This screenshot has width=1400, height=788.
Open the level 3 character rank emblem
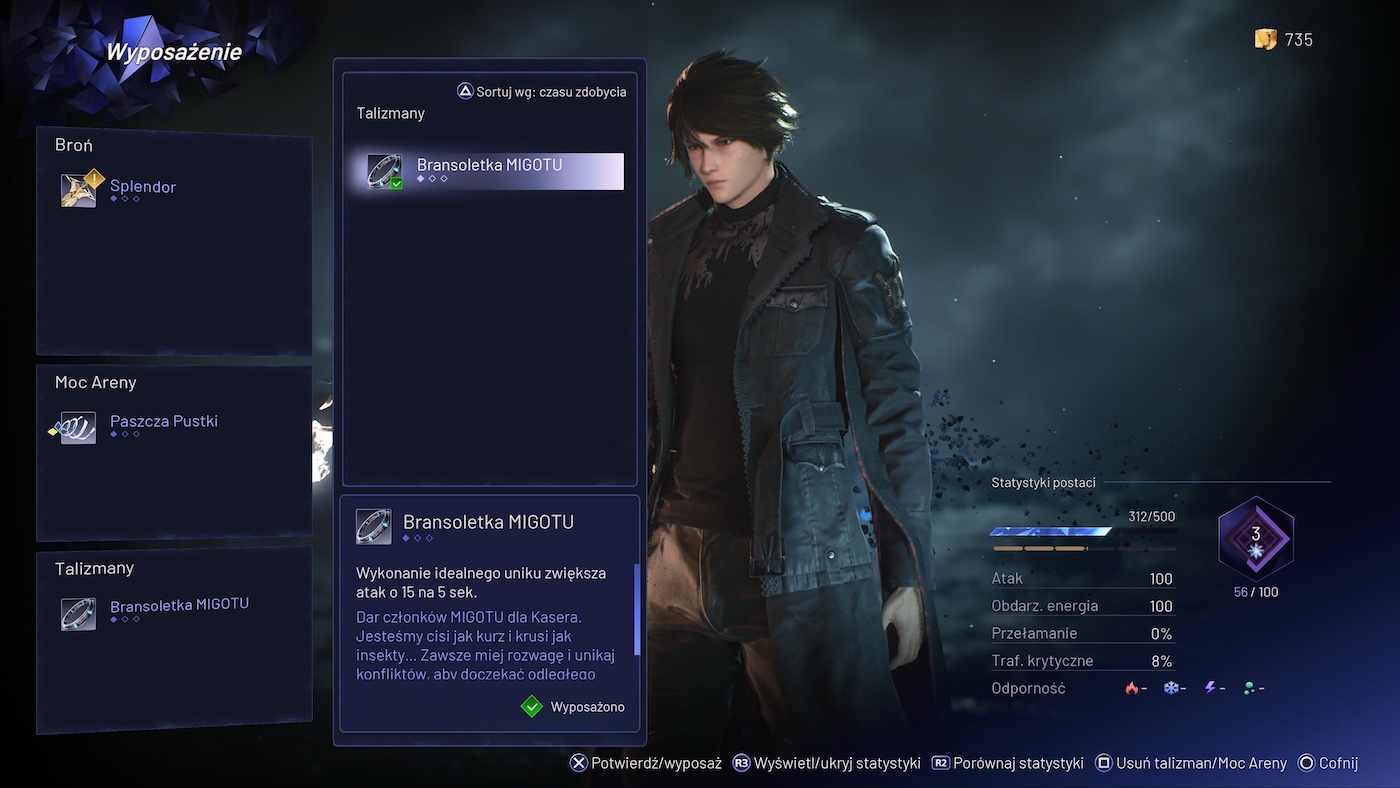coord(1256,539)
